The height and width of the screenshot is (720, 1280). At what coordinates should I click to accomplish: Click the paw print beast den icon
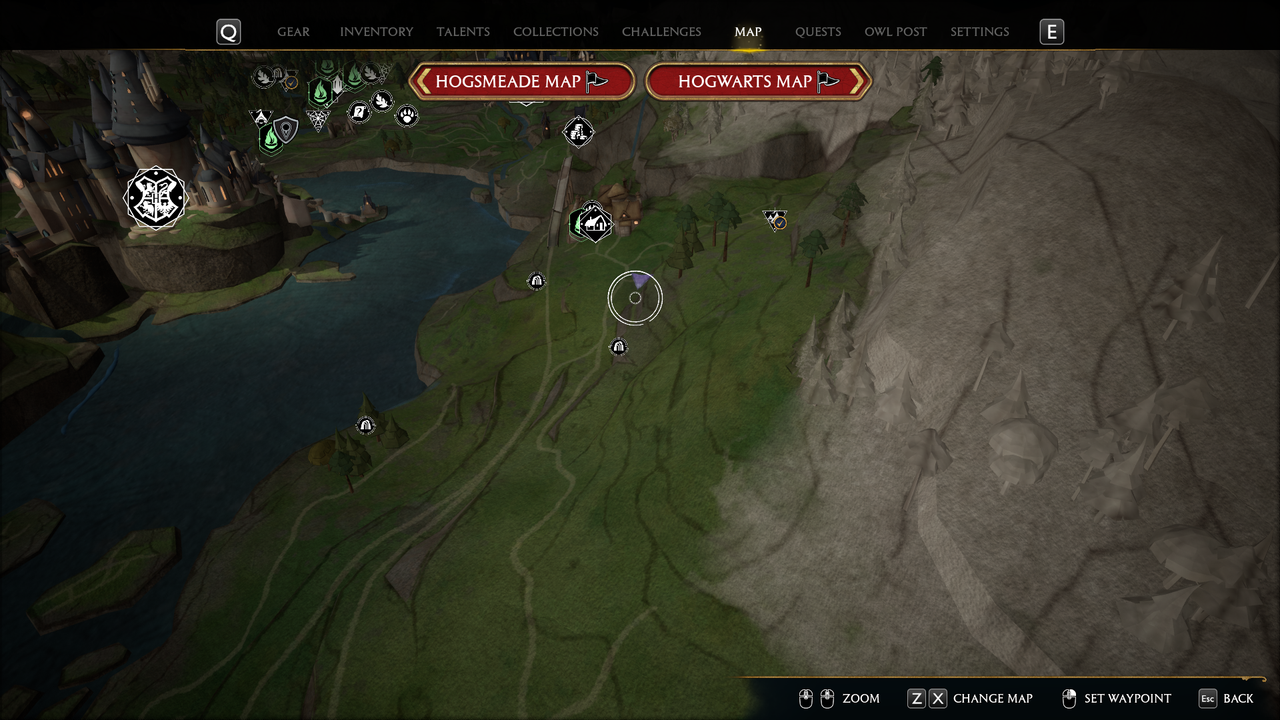[x=409, y=117]
